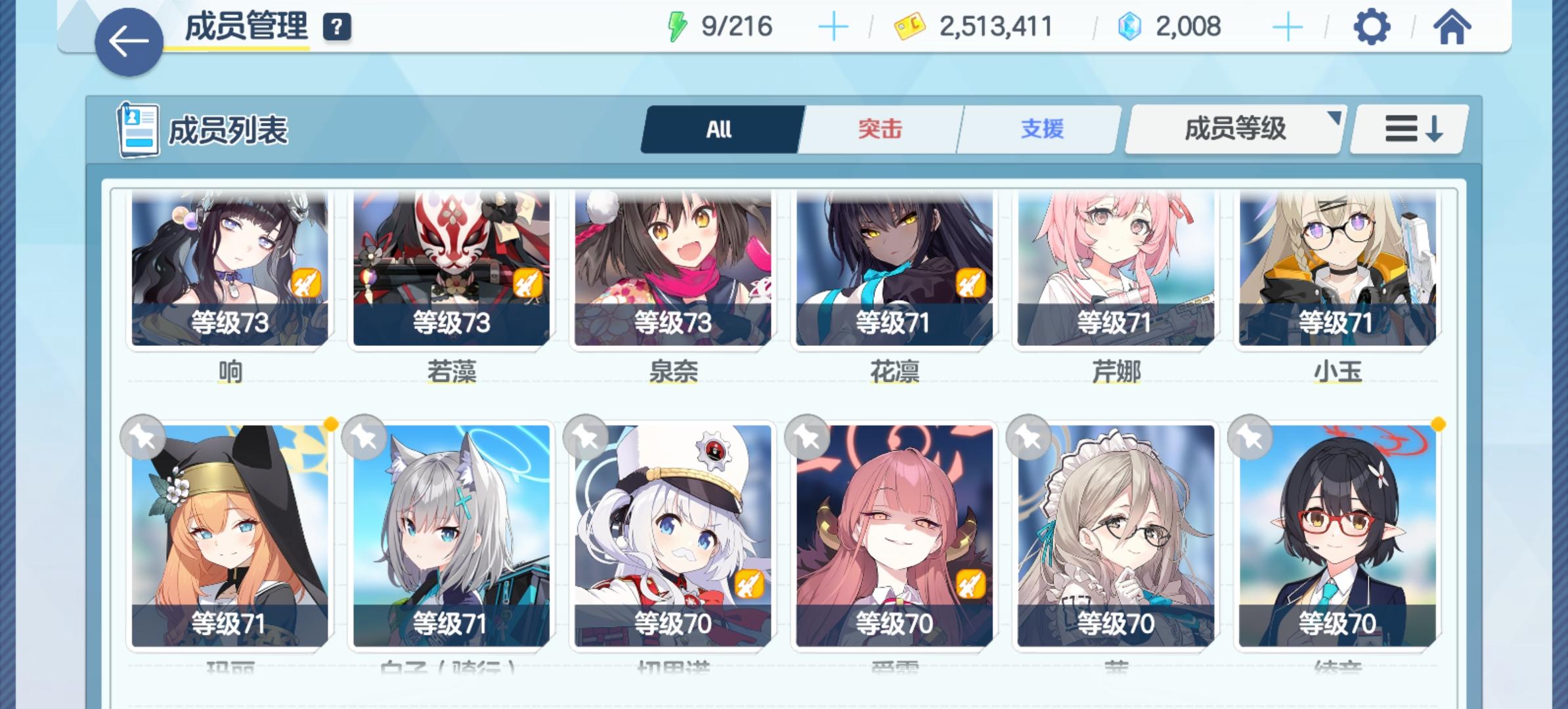The width and height of the screenshot is (1568, 709).
Task: Tap the back arrow to leave member management
Action: [x=129, y=41]
